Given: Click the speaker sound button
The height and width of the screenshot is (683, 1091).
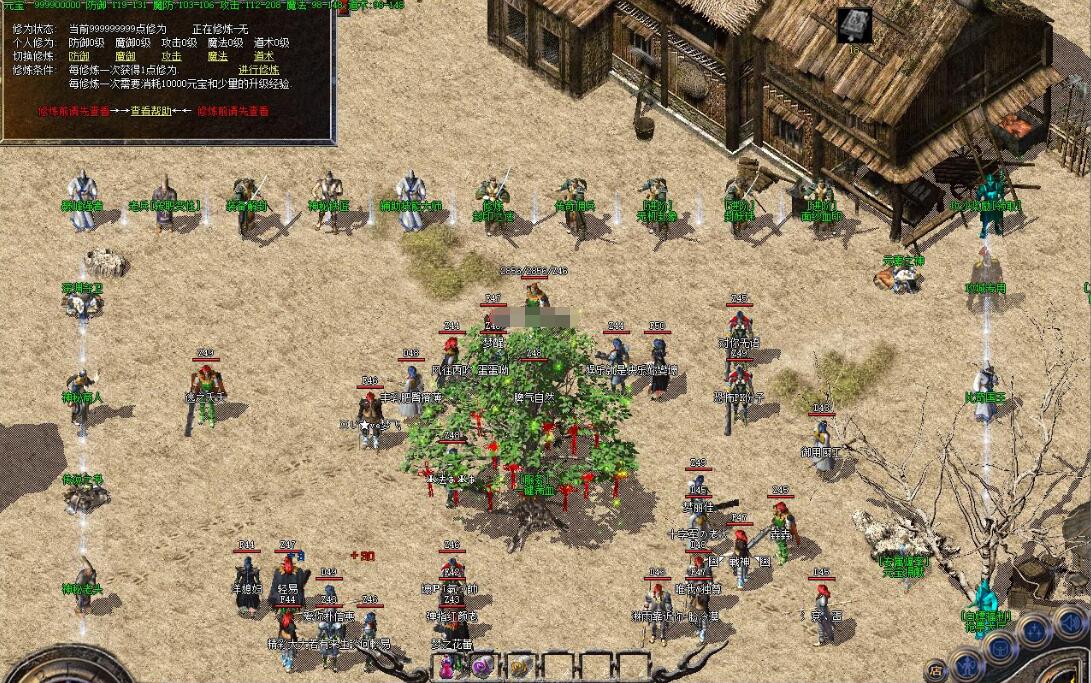Looking at the screenshot, I should 1070,622.
